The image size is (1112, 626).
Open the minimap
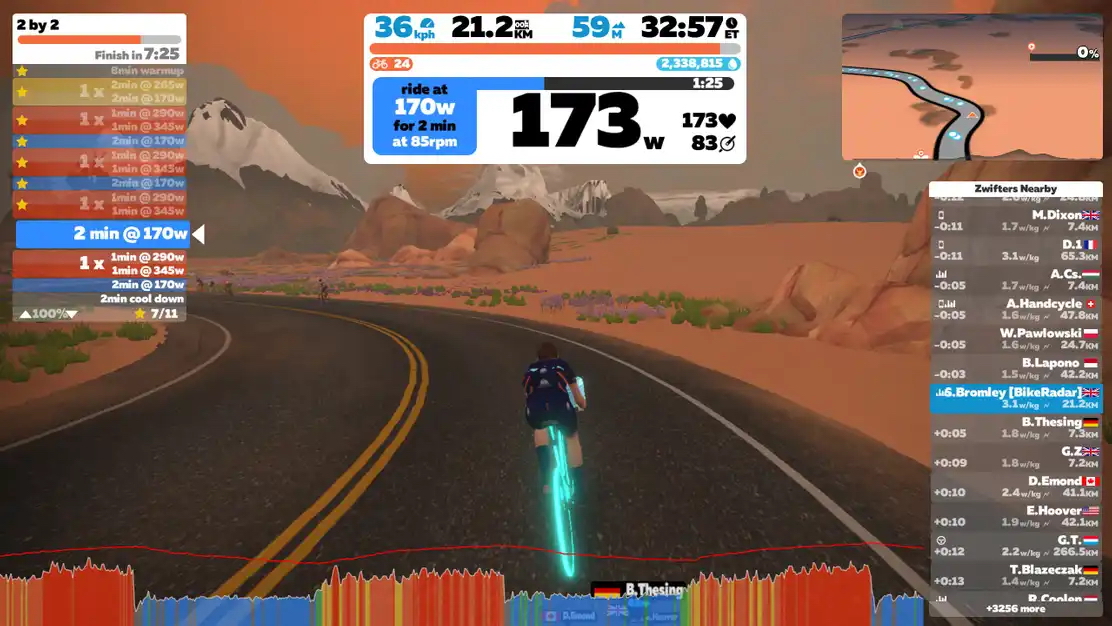click(972, 86)
